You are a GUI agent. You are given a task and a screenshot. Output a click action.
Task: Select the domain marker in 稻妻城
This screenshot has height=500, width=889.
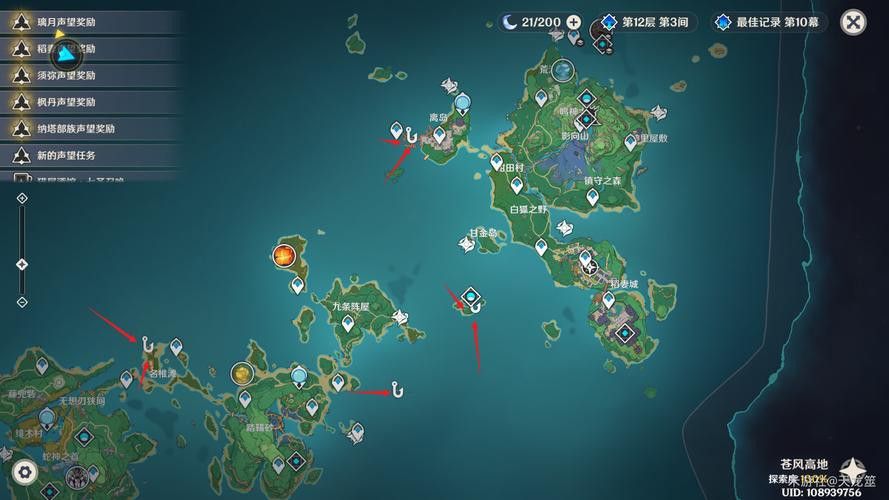626,333
